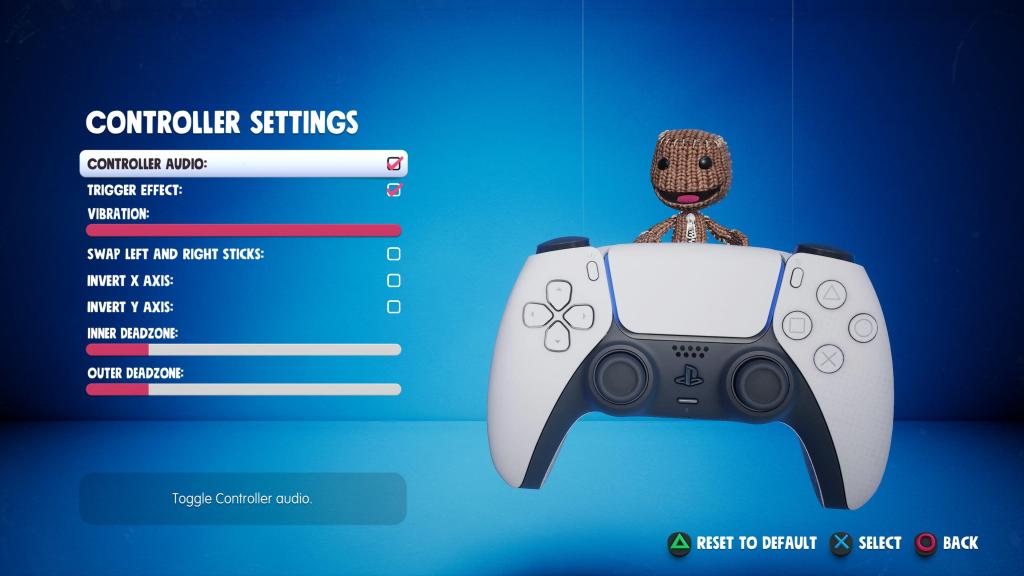This screenshot has height=576, width=1024.
Task: Uncheck the Trigger Effect checkbox
Action: coord(394,190)
